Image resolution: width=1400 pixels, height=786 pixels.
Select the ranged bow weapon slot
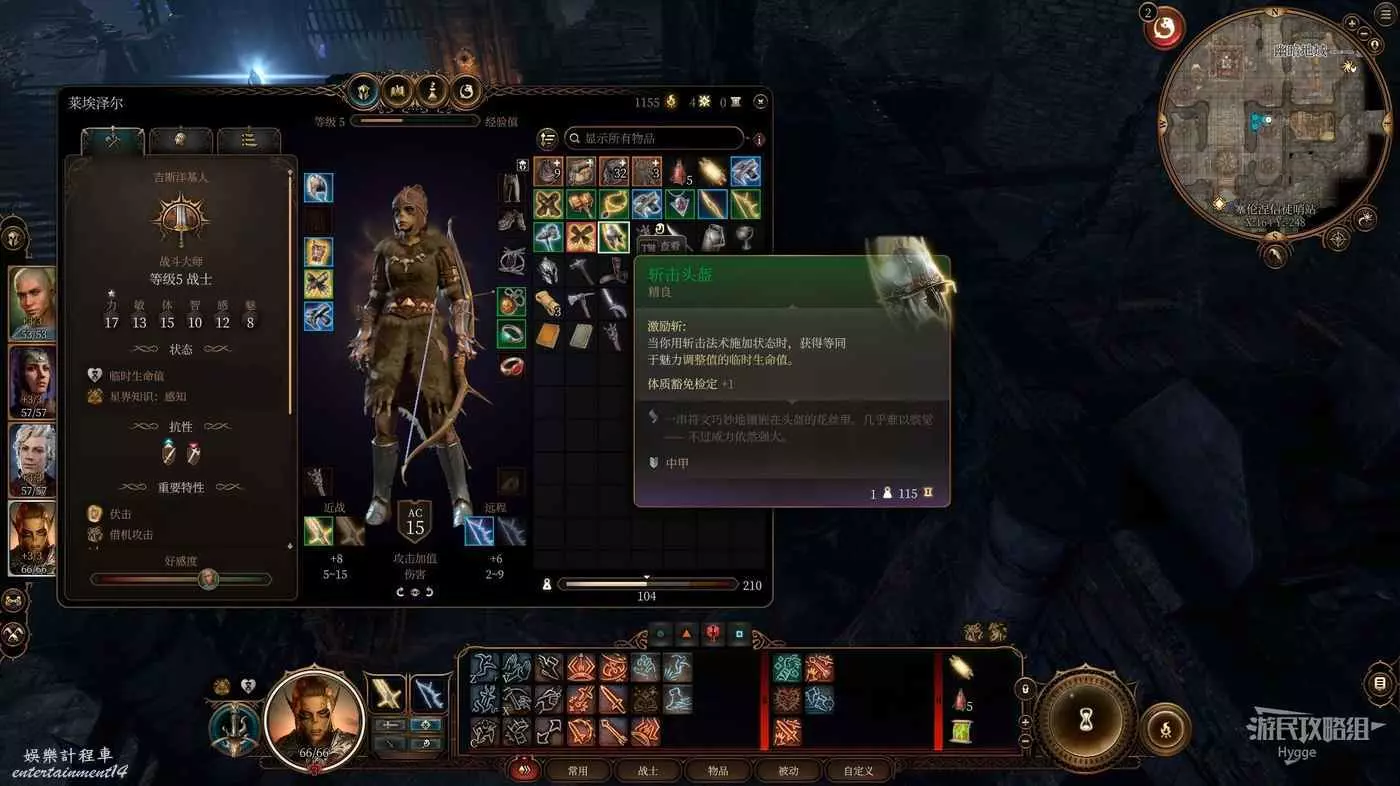(x=479, y=531)
